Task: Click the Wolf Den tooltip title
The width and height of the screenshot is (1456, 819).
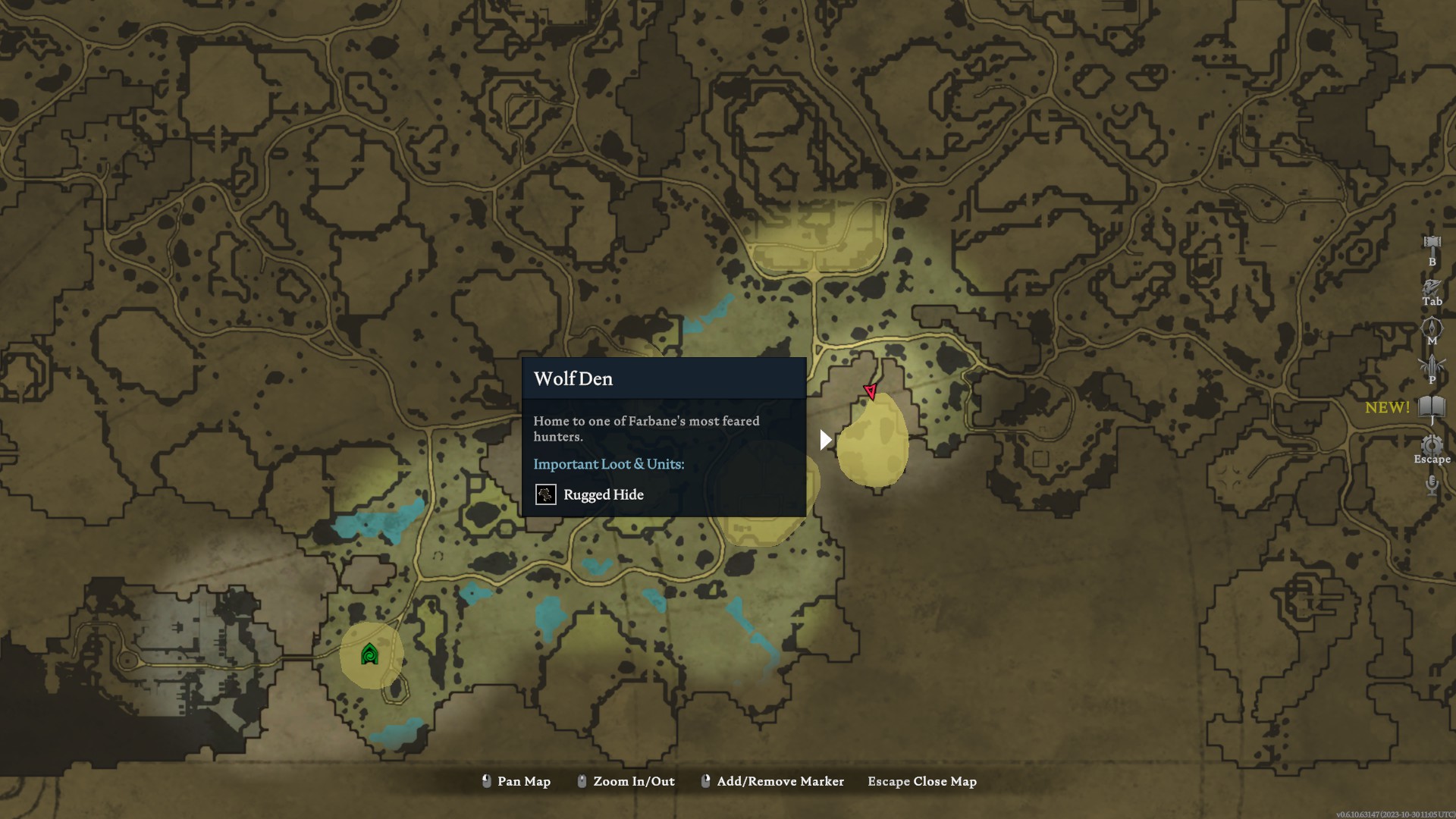Action: click(x=573, y=378)
